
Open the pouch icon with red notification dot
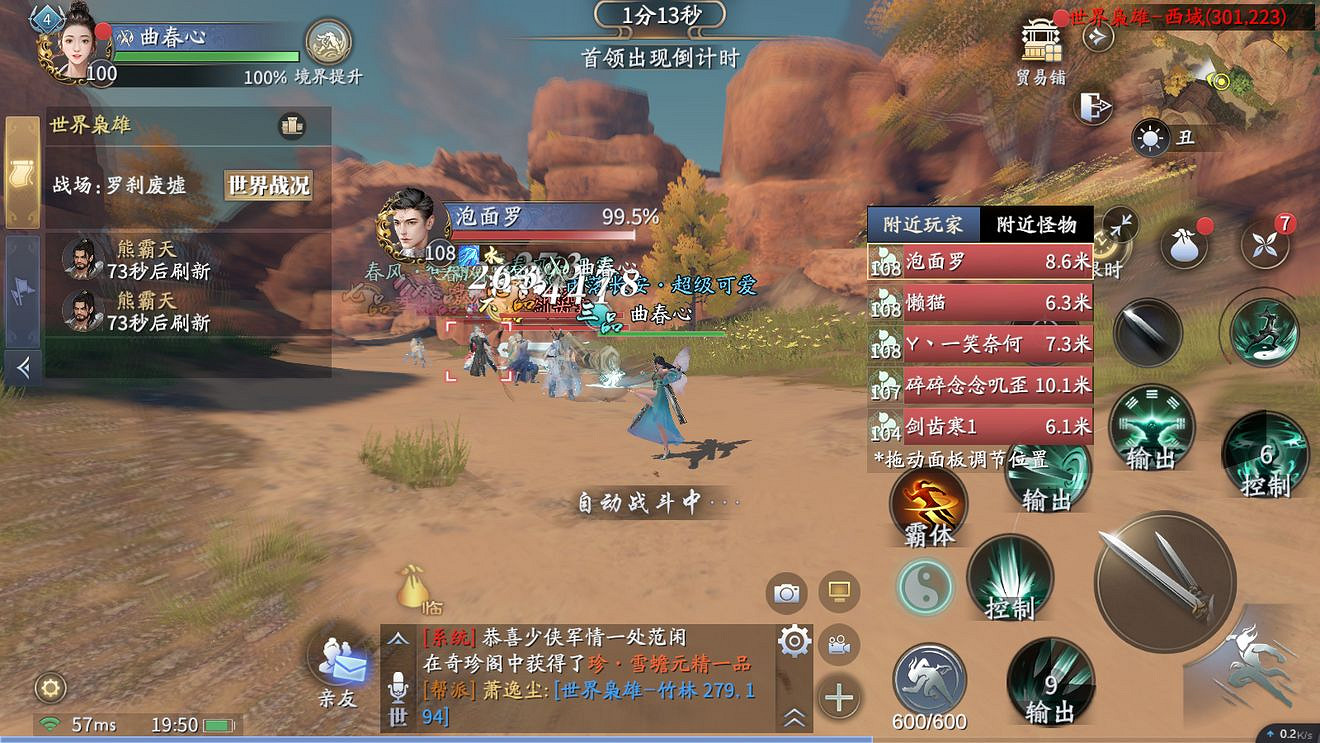click(1182, 242)
